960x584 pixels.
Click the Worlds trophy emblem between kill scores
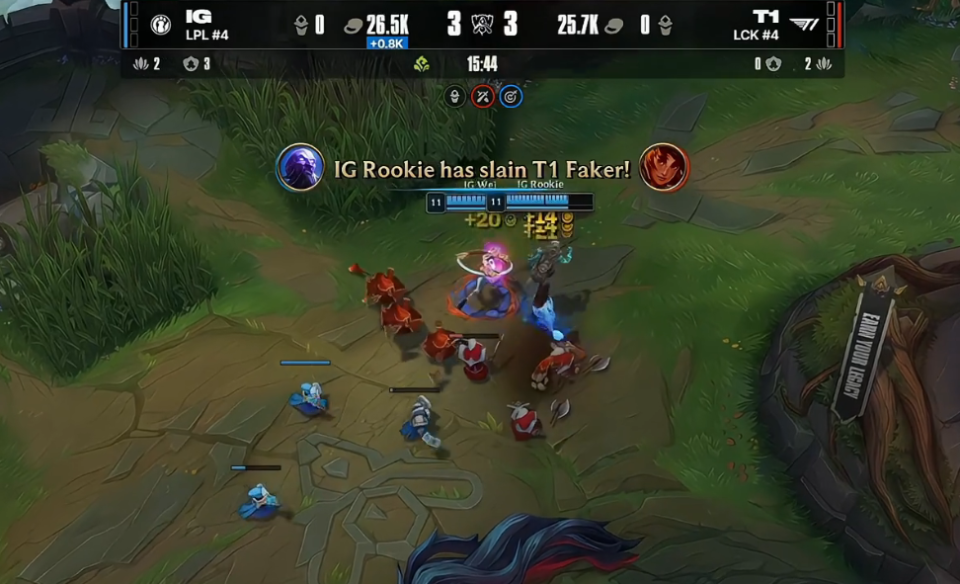click(482, 24)
